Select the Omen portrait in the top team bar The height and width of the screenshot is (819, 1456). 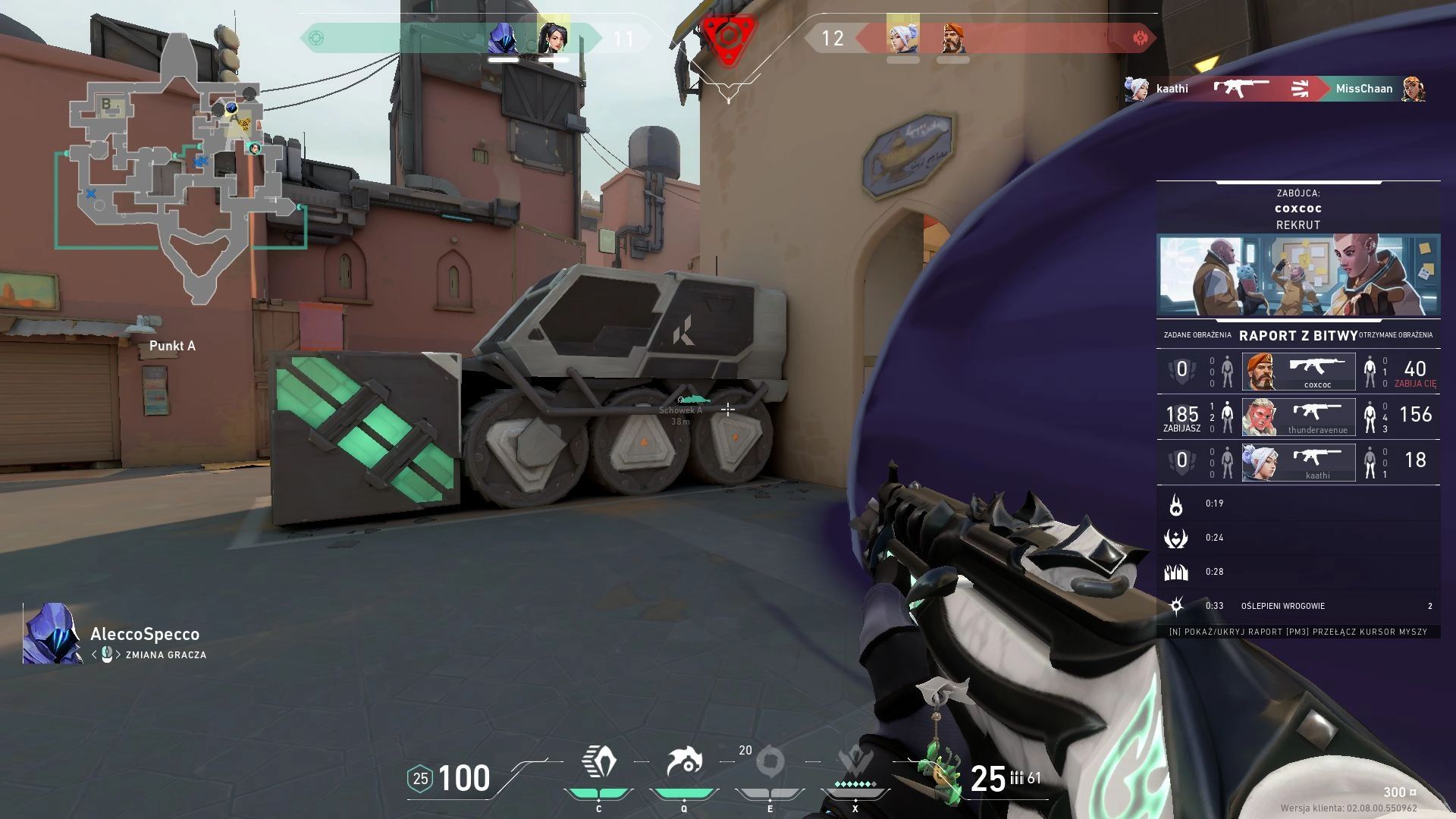click(503, 38)
